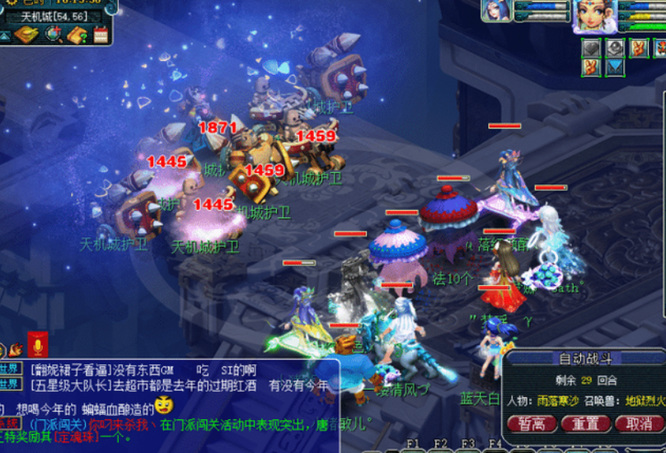Image resolution: width=666 pixels, height=453 pixels.
Task: Select the summoned pet portrait
Action: tap(496, 10)
